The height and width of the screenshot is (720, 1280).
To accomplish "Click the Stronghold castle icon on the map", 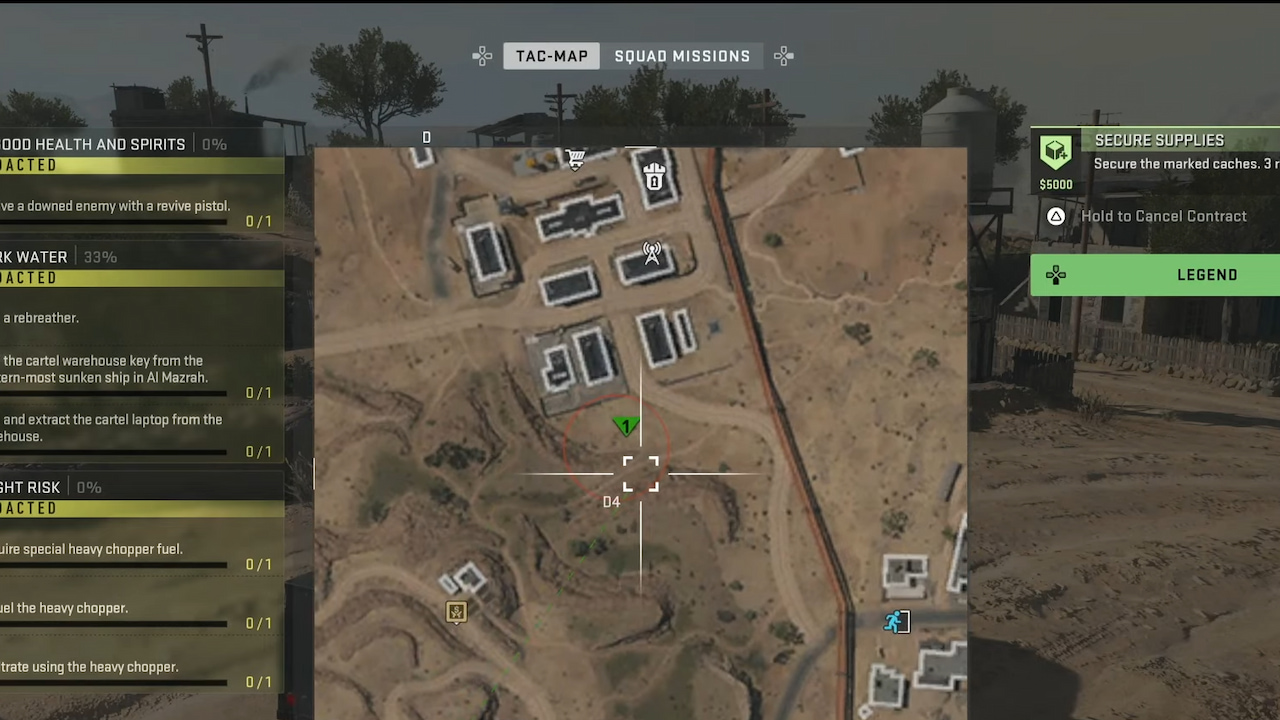I will (x=654, y=178).
